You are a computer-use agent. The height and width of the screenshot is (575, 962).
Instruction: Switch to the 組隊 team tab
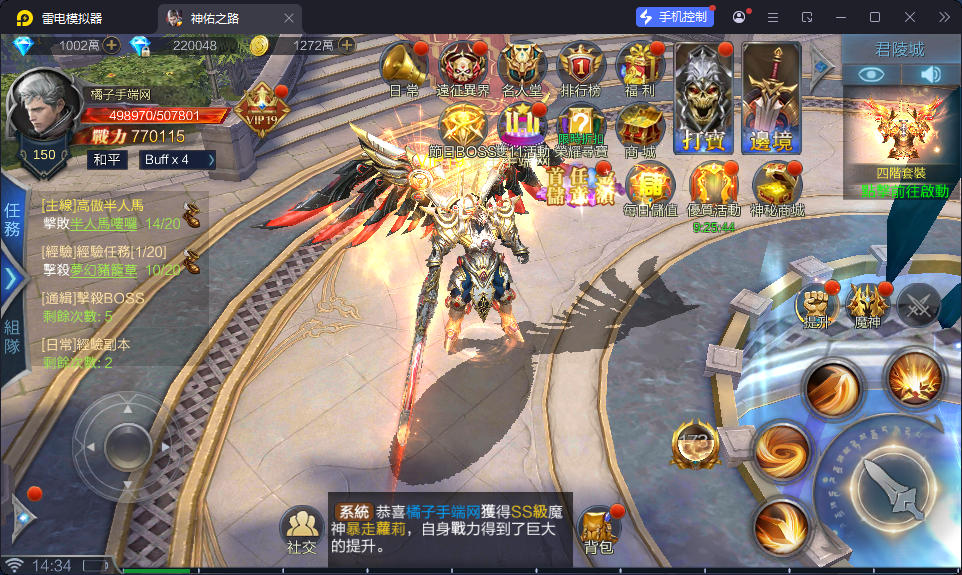(x=12, y=337)
